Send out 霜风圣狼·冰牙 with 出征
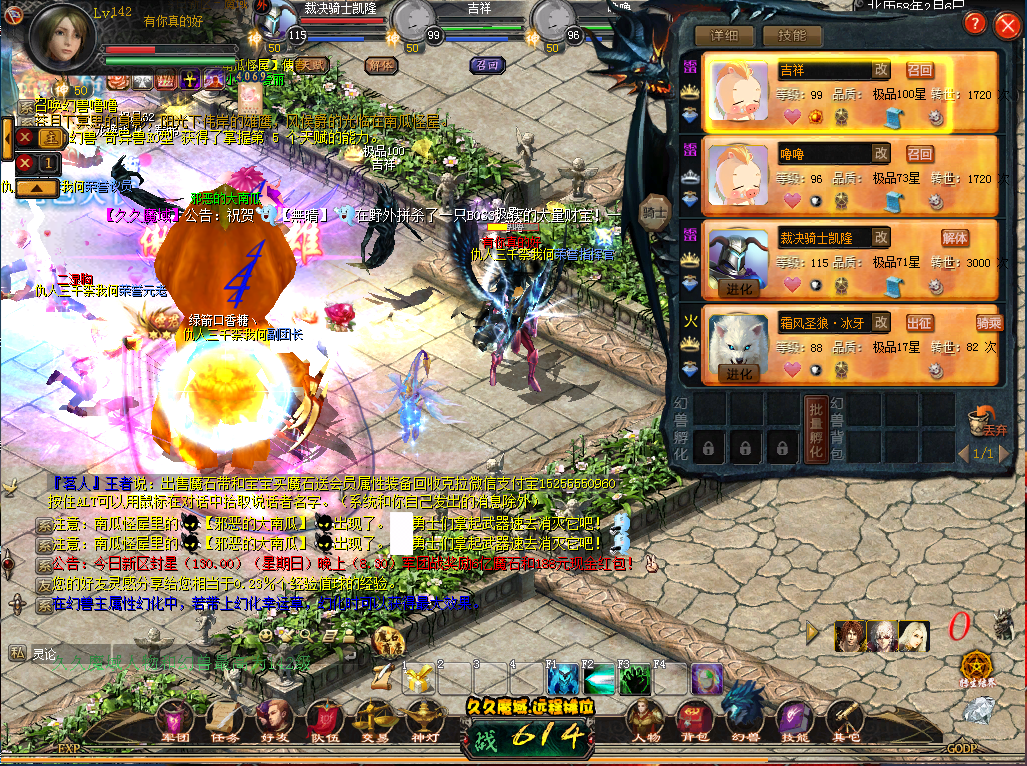The image size is (1027, 766). click(919, 322)
